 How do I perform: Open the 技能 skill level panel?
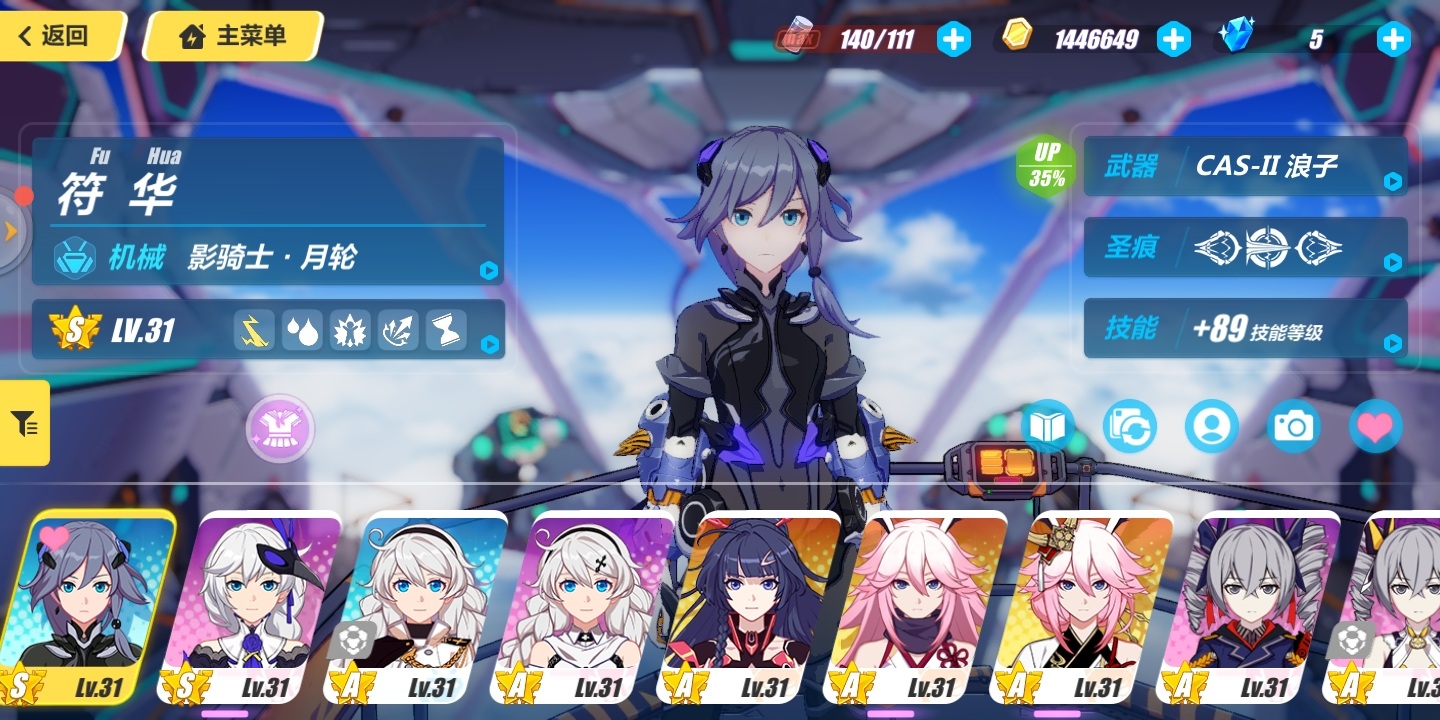(x=1246, y=328)
